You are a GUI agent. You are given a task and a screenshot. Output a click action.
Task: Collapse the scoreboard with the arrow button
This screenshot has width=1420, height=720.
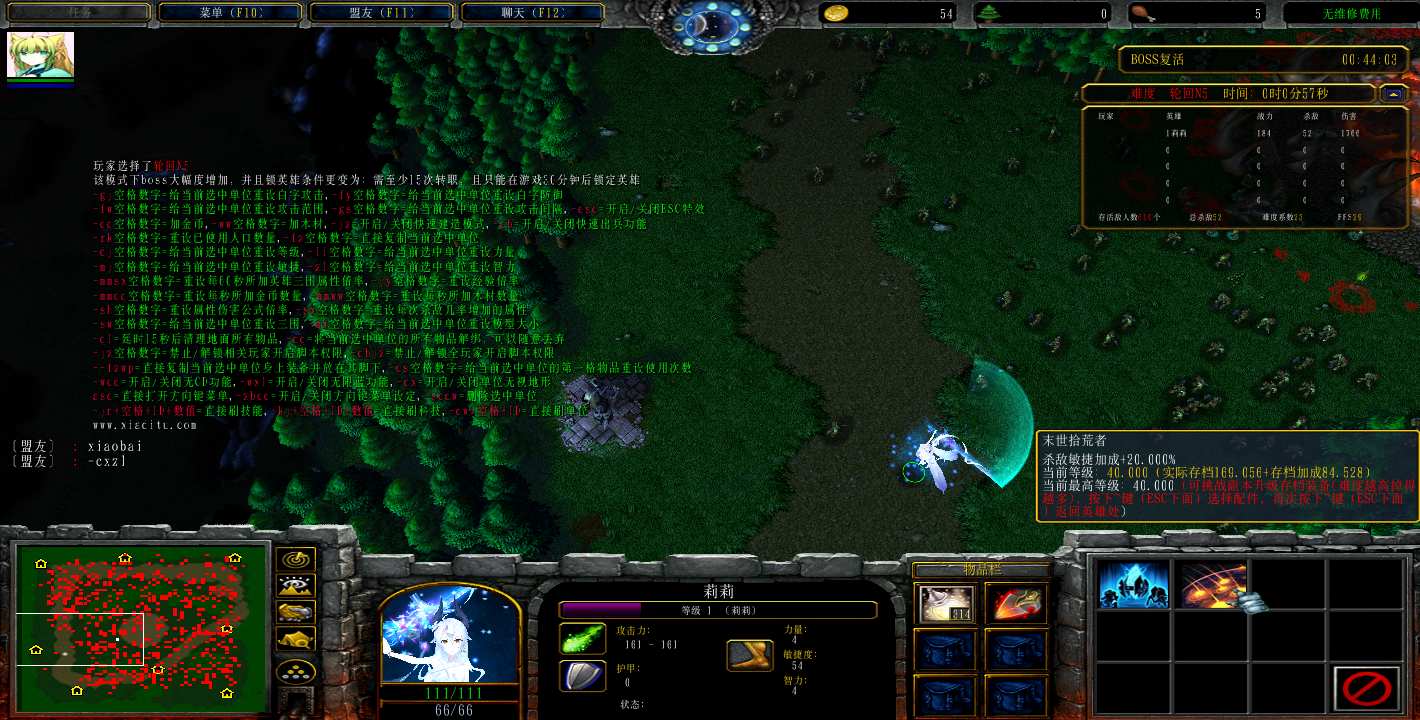pos(1392,93)
